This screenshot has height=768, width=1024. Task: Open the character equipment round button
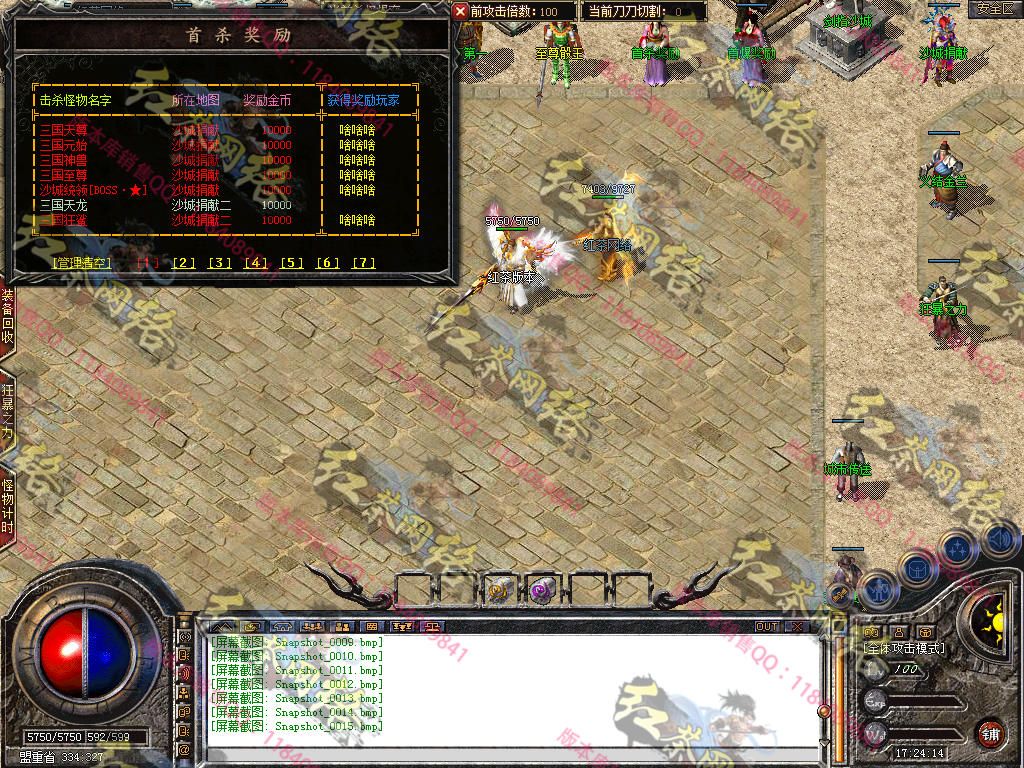click(877, 590)
